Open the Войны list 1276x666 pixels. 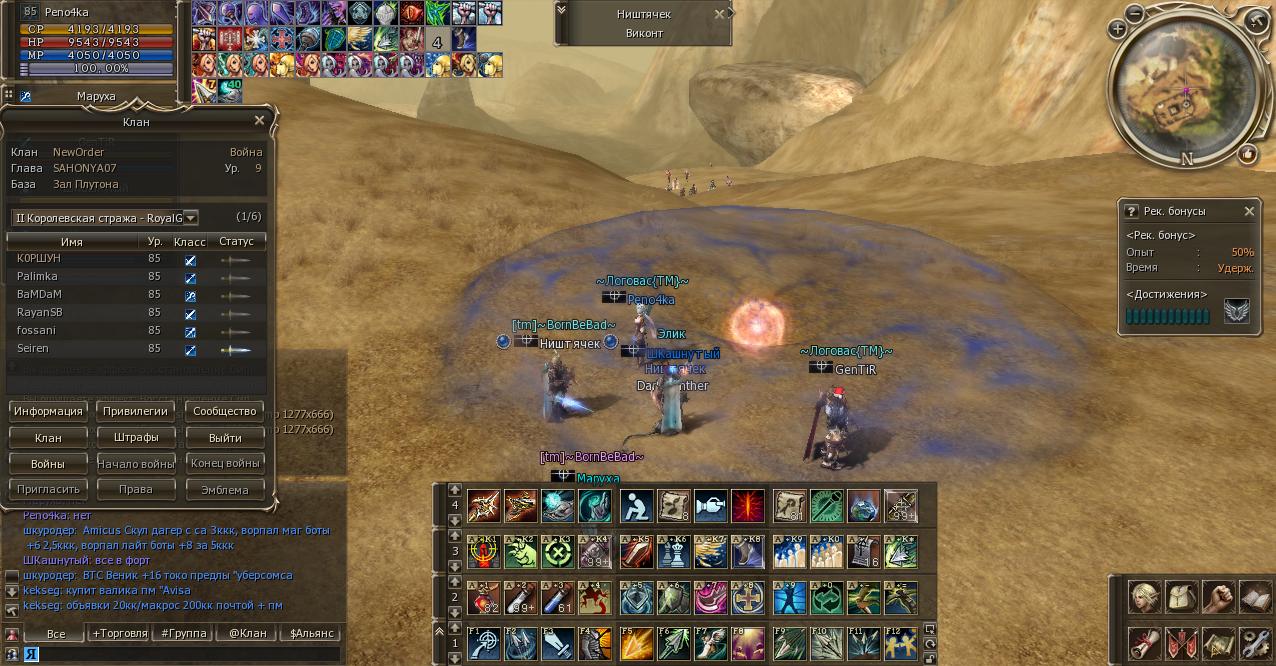[48, 463]
